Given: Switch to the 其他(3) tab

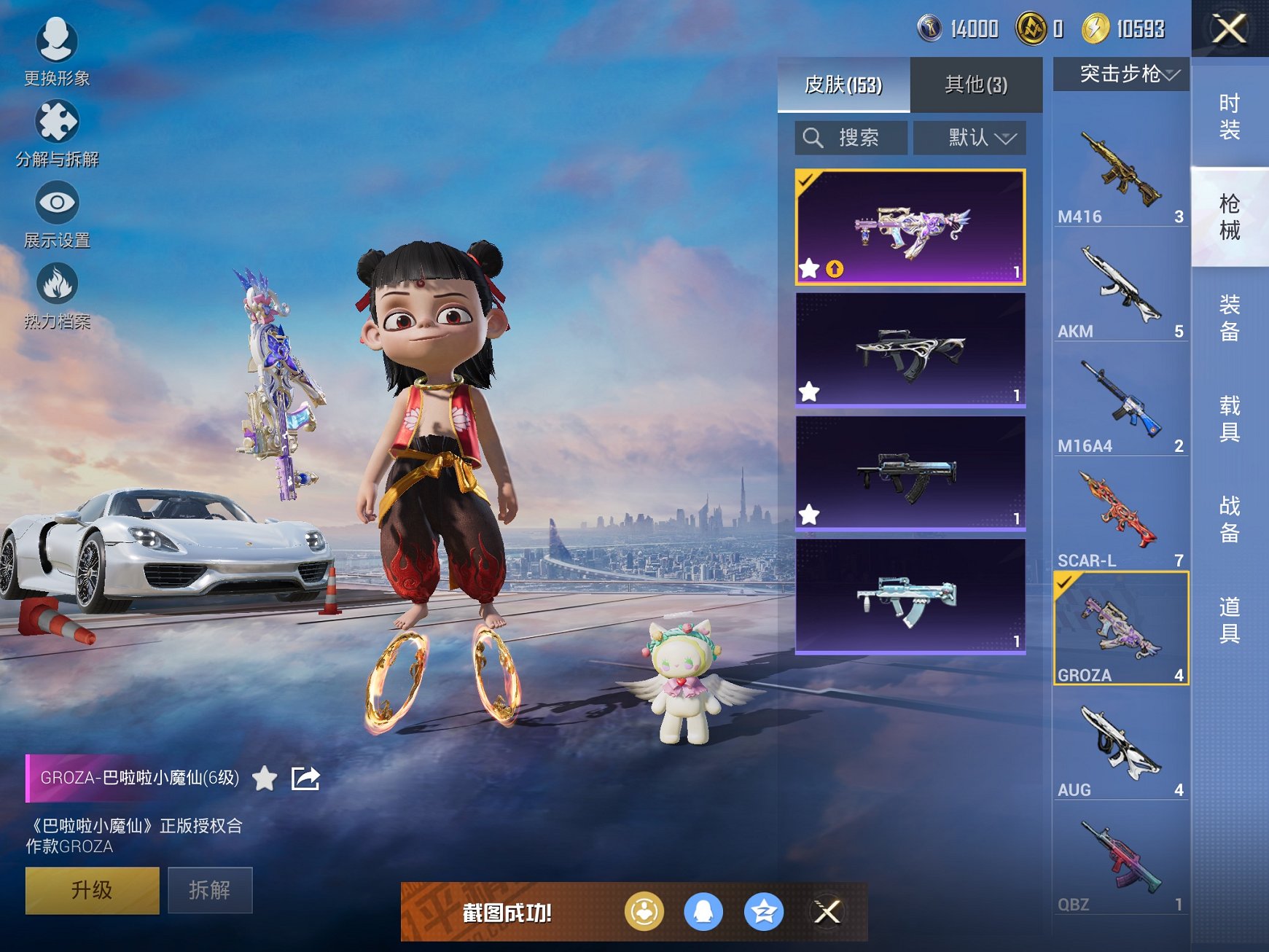Looking at the screenshot, I should [976, 85].
